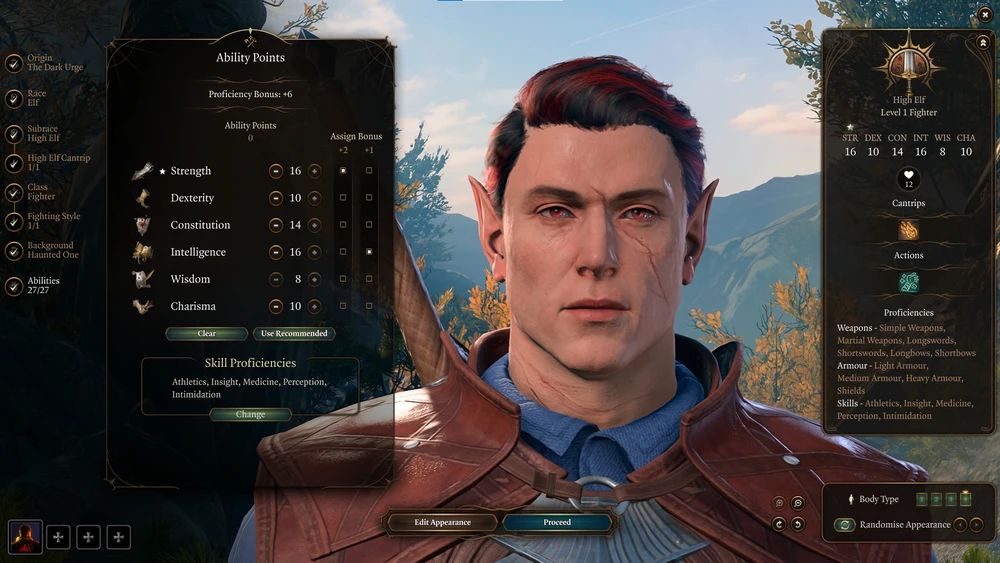Increase Dexterity by one point

tap(314, 198)
